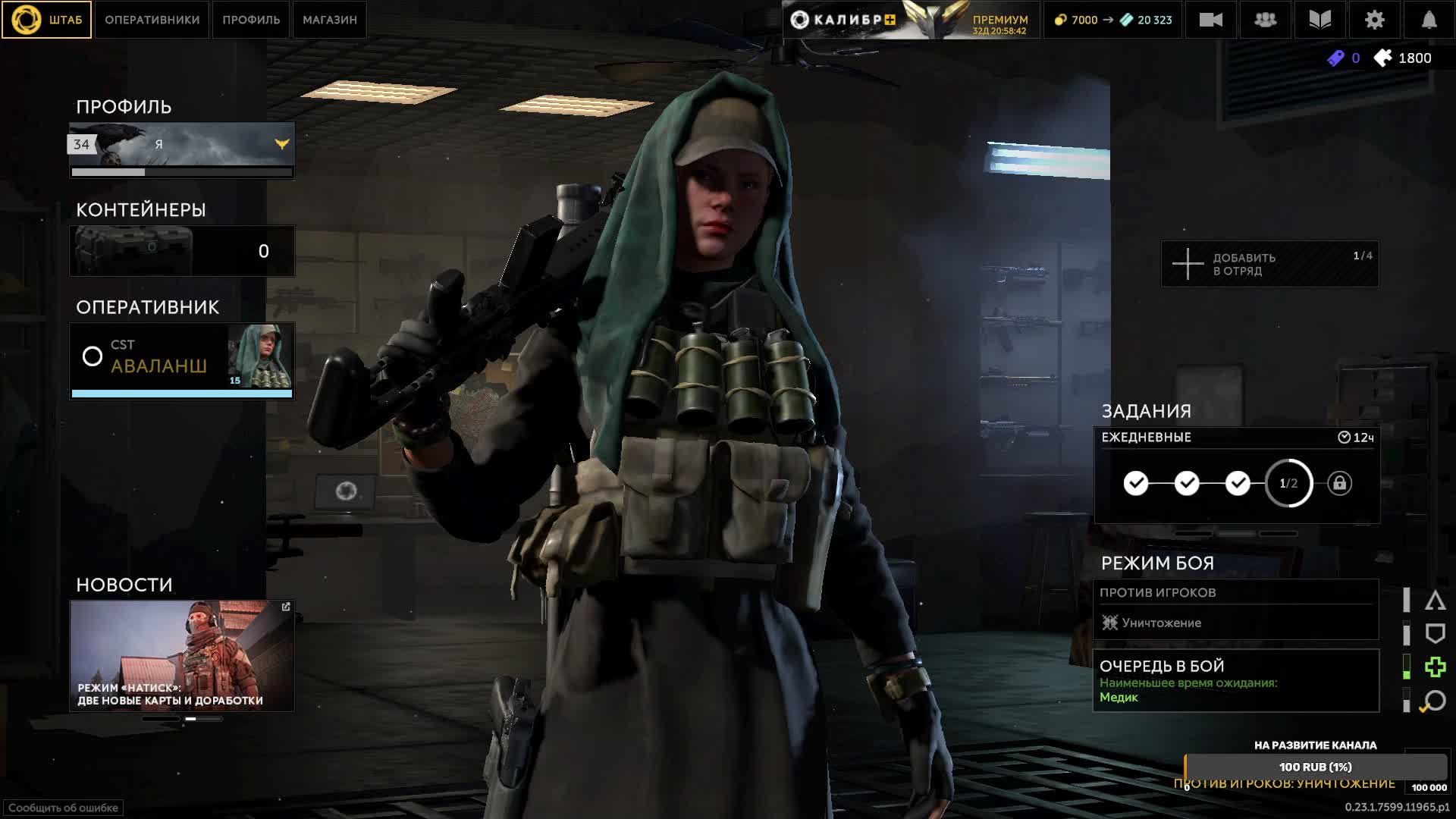Open the Калибр+ Премиум banner
1456x819 pixels.
click(910, 20)
